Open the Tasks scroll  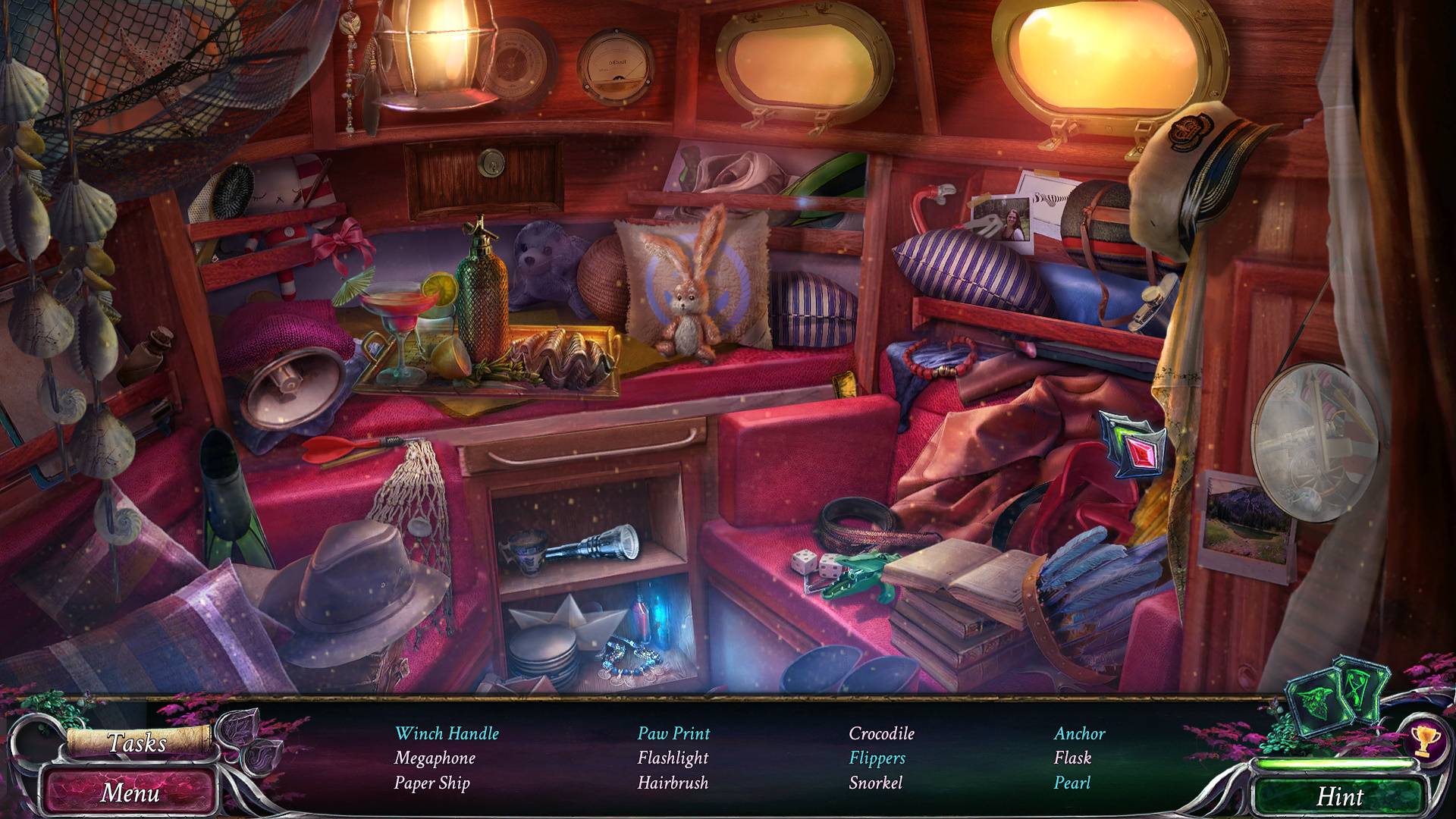(x=136, y=743)
